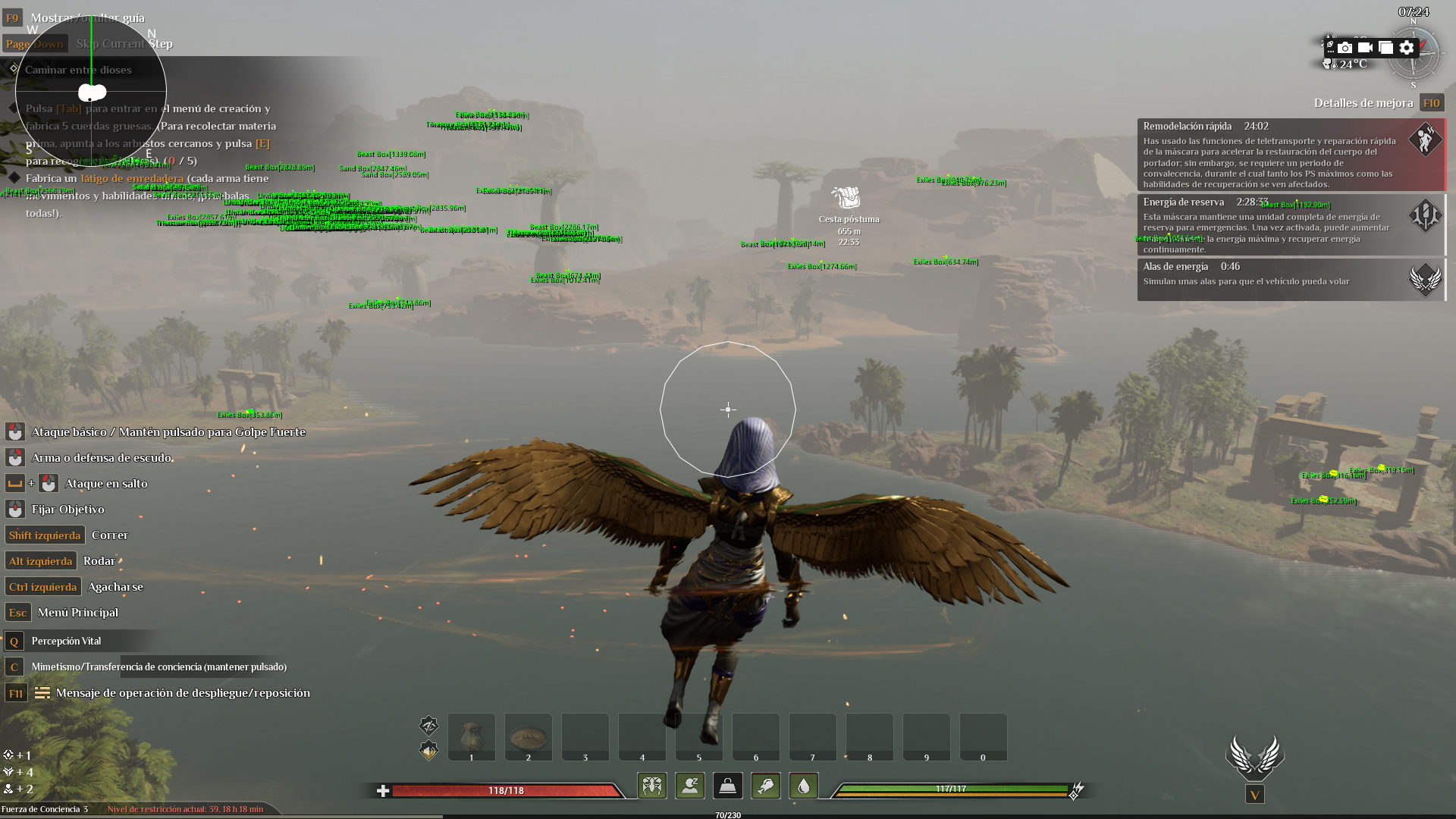Click the sleeping character status icon
Screen dimensions: 1456x819
click(689, 786)
